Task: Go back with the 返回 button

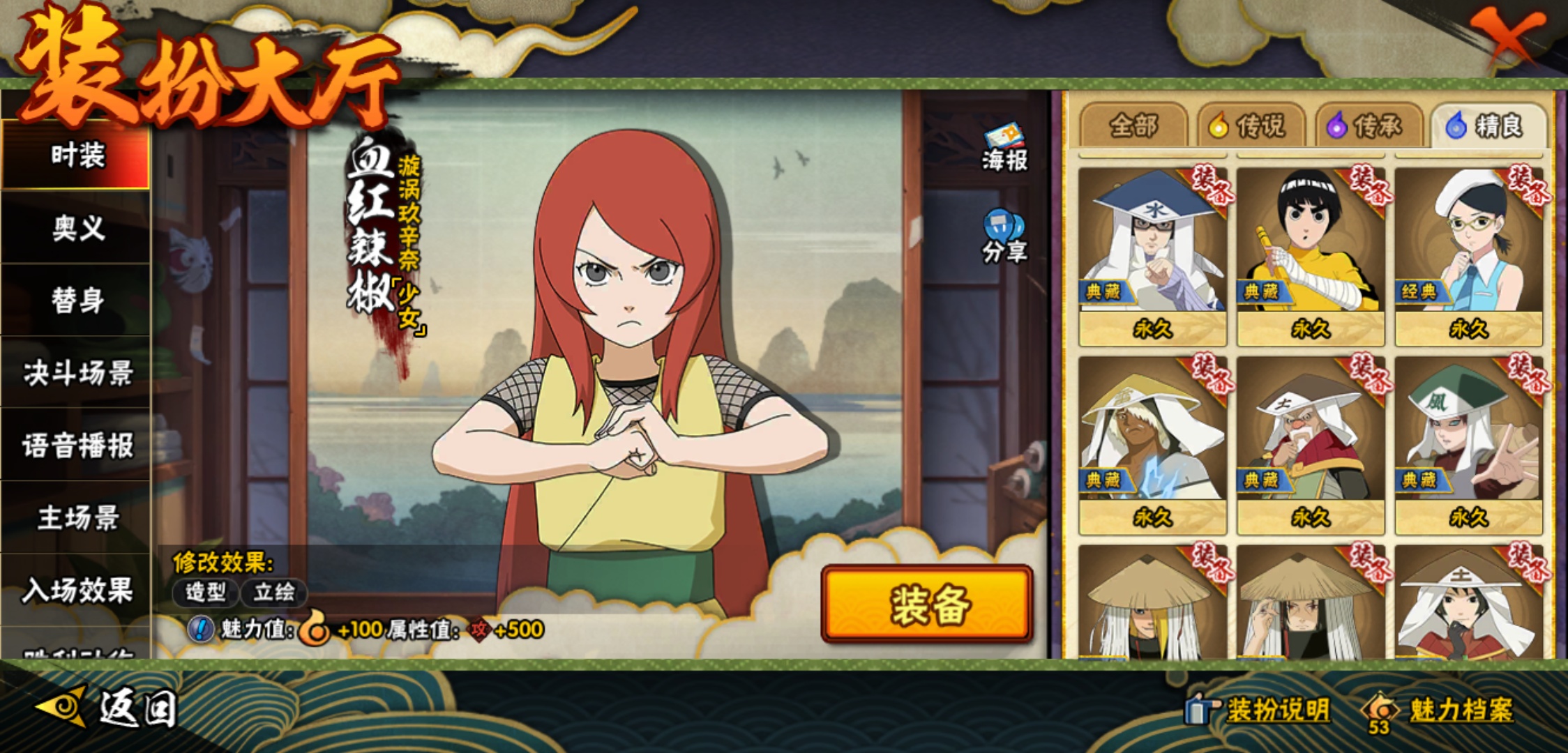Action: [108, 708]
